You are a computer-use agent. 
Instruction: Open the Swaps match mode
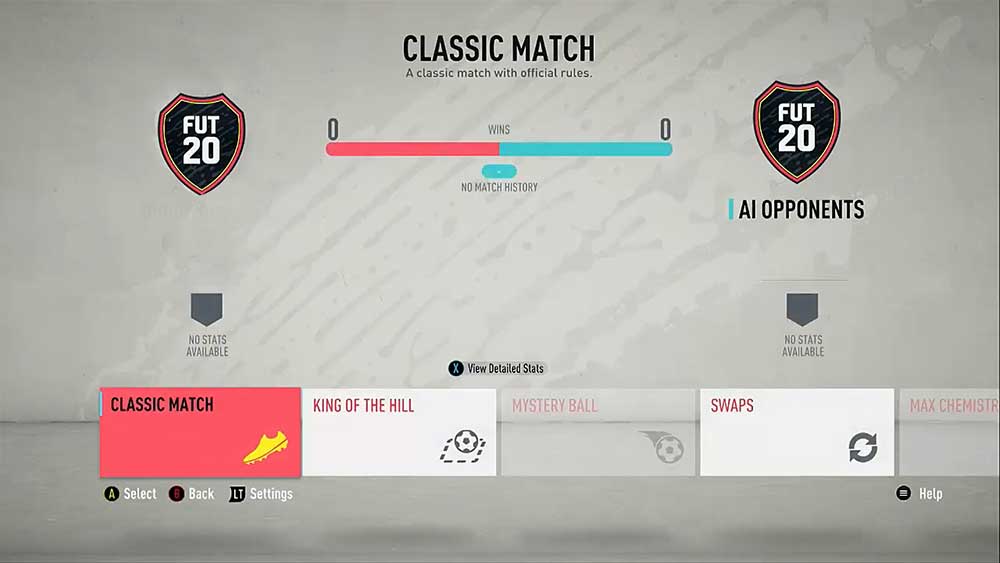point(797,432)
